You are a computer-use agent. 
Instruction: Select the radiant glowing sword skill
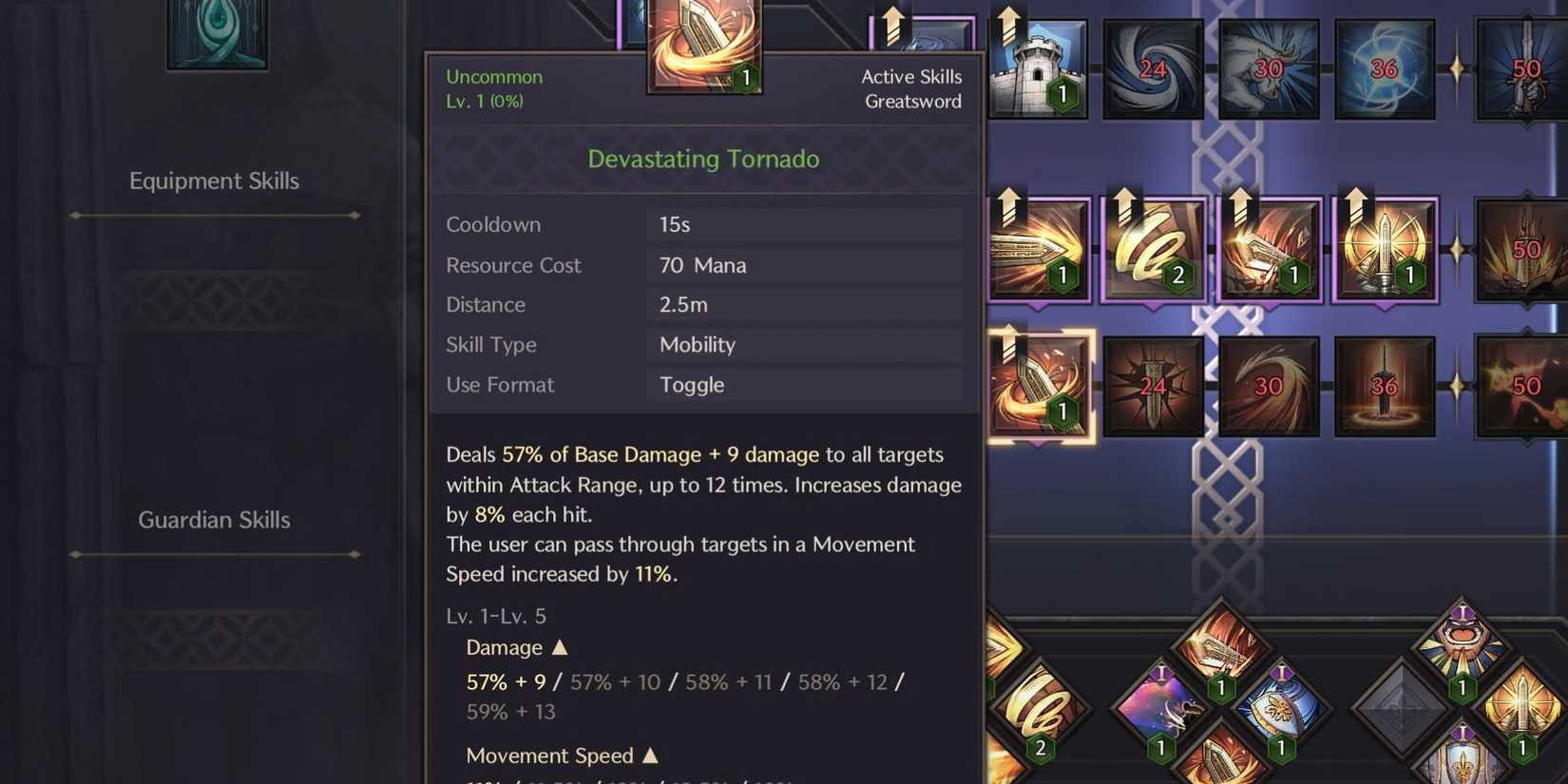pyautogui.click(x=1385, y=249)
